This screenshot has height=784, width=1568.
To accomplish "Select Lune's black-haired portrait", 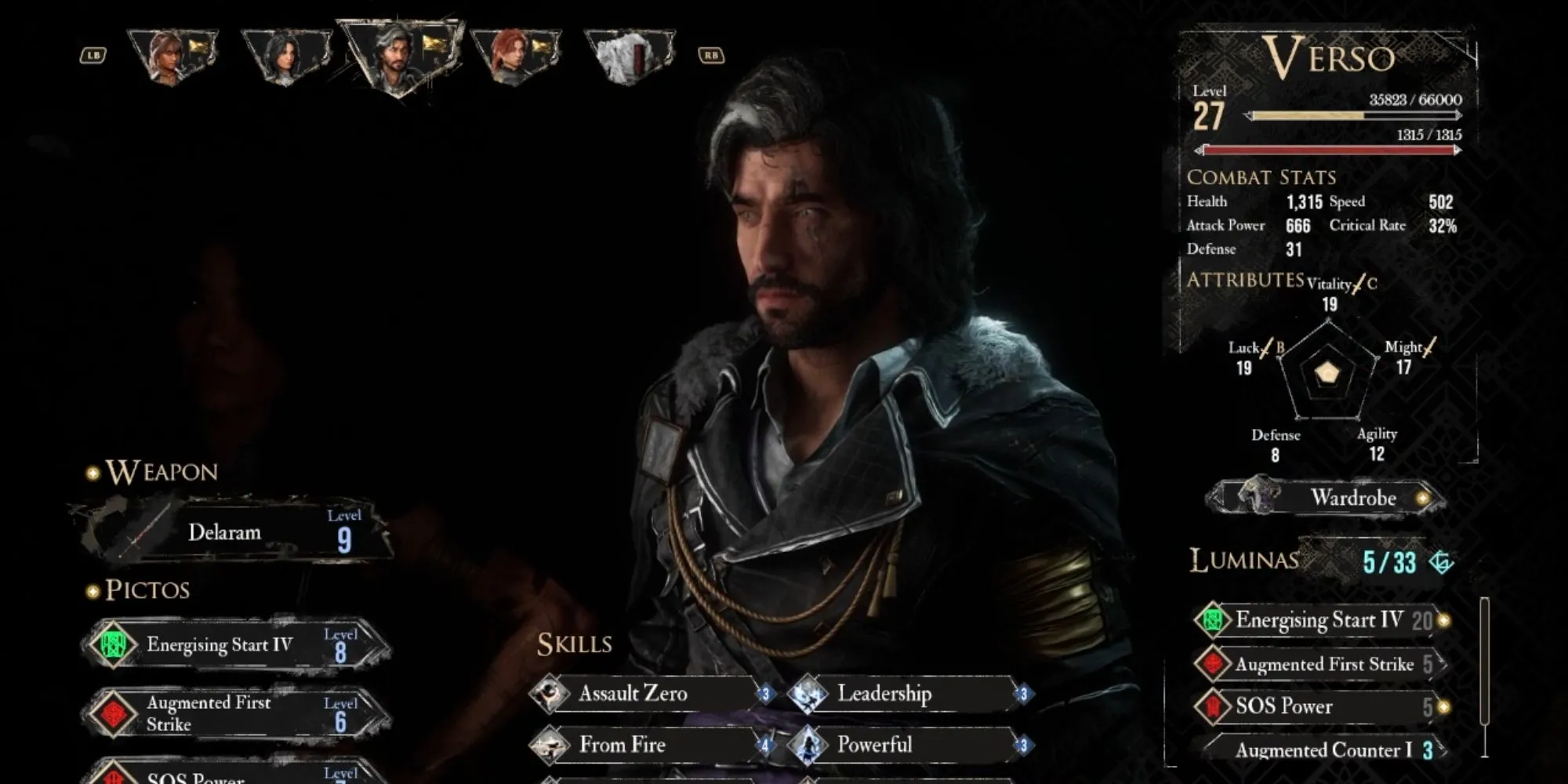I will [286, 56].
